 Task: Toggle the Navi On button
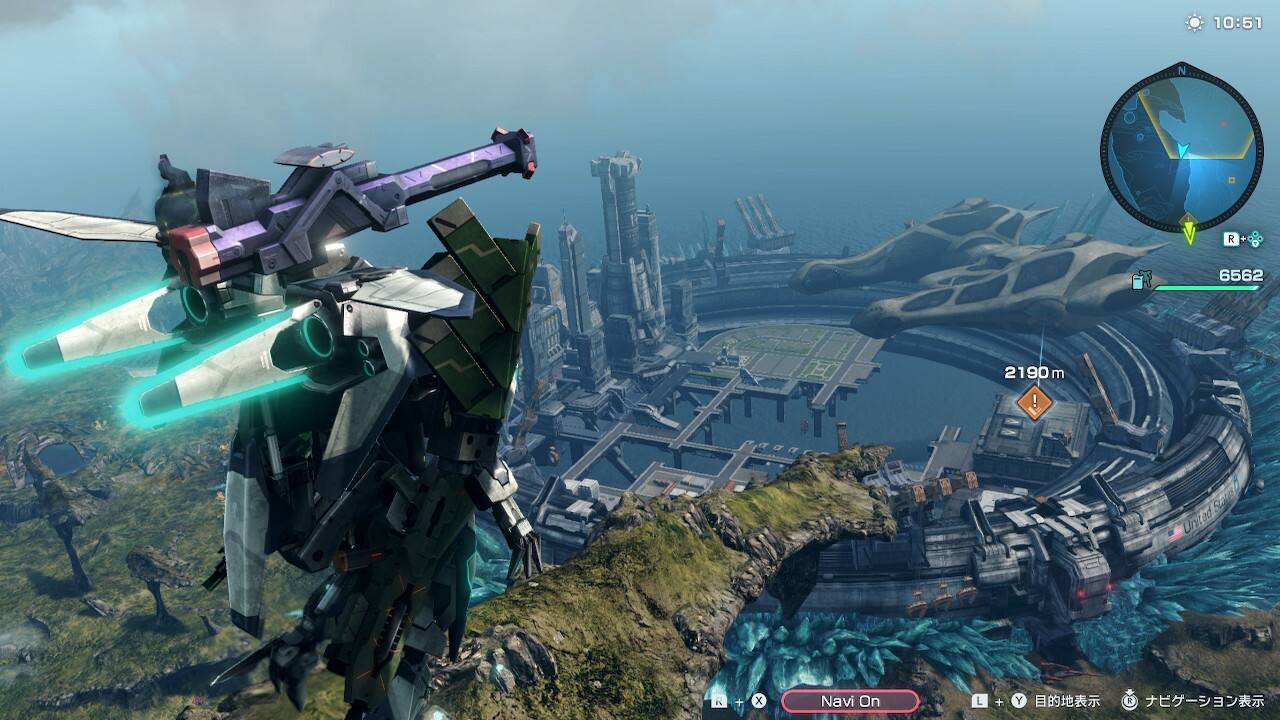[x=849, y=701]
